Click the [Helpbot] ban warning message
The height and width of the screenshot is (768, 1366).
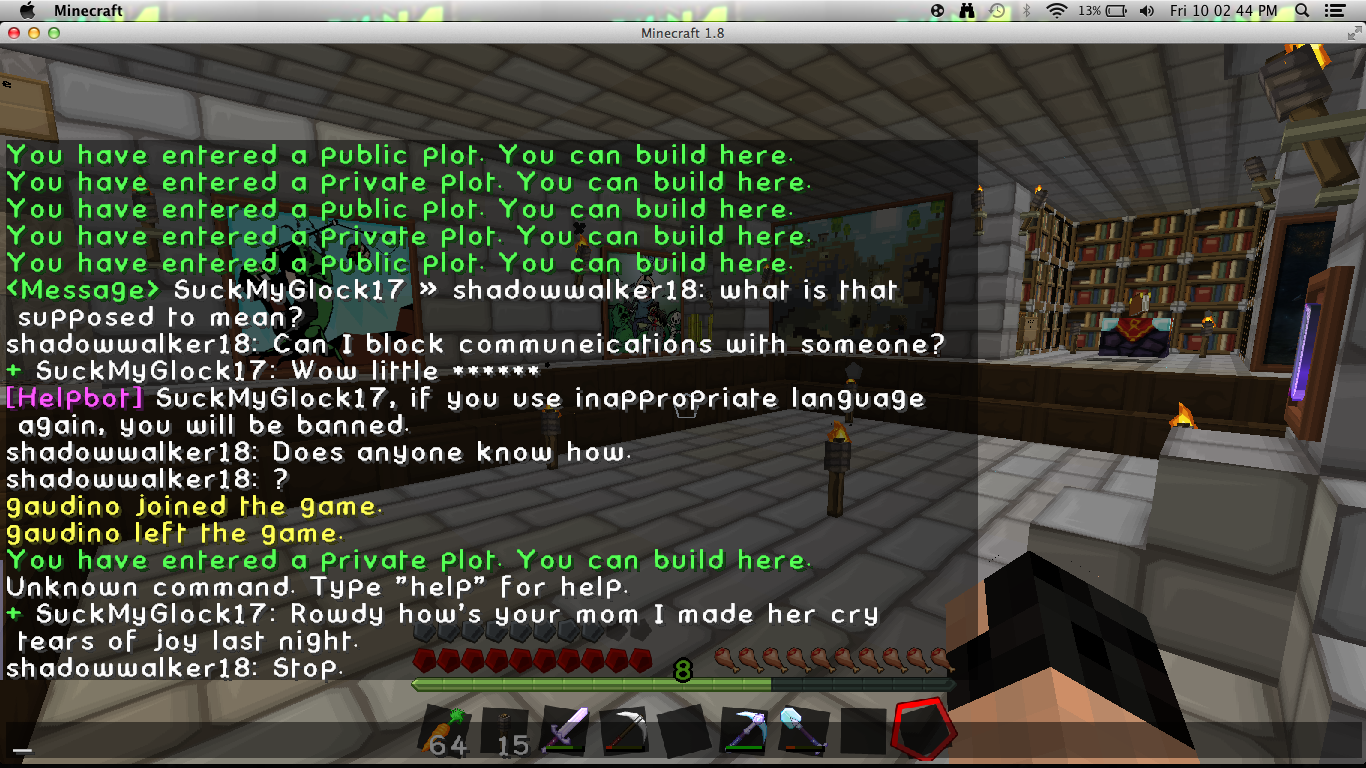pyautogui.click(x=300, y=397)
